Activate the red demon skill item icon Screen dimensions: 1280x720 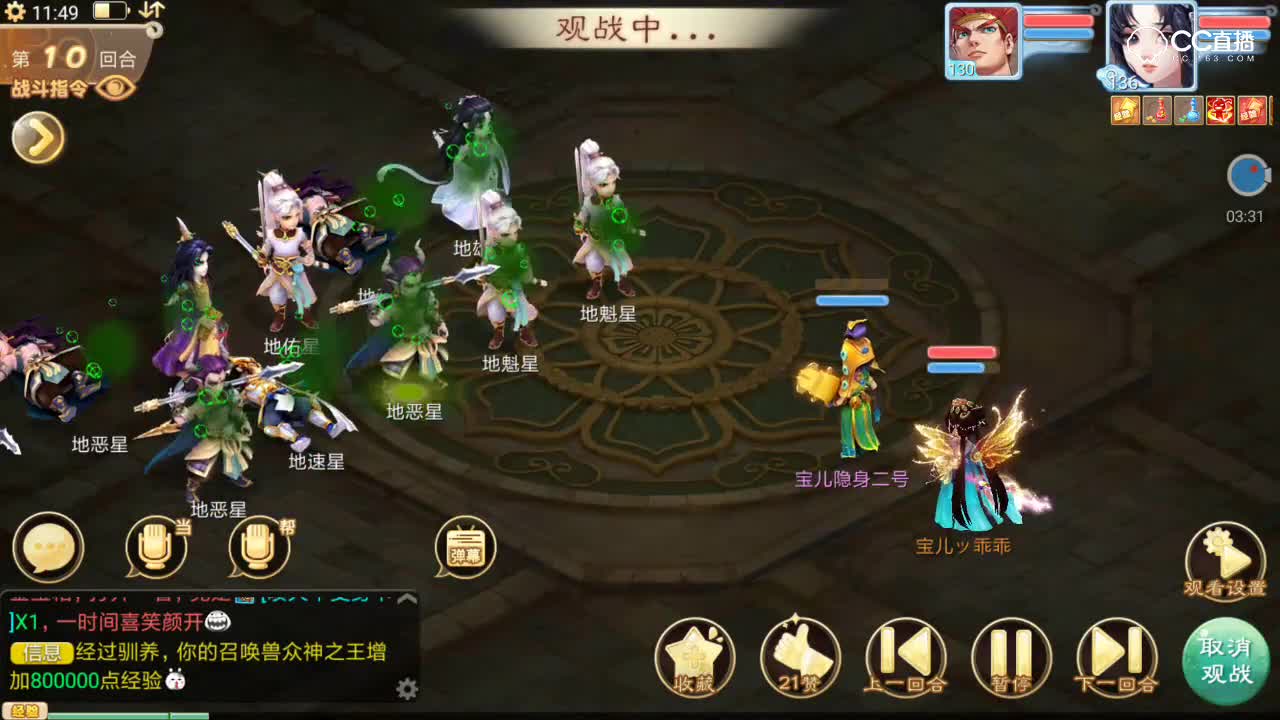click(1219, 112)
